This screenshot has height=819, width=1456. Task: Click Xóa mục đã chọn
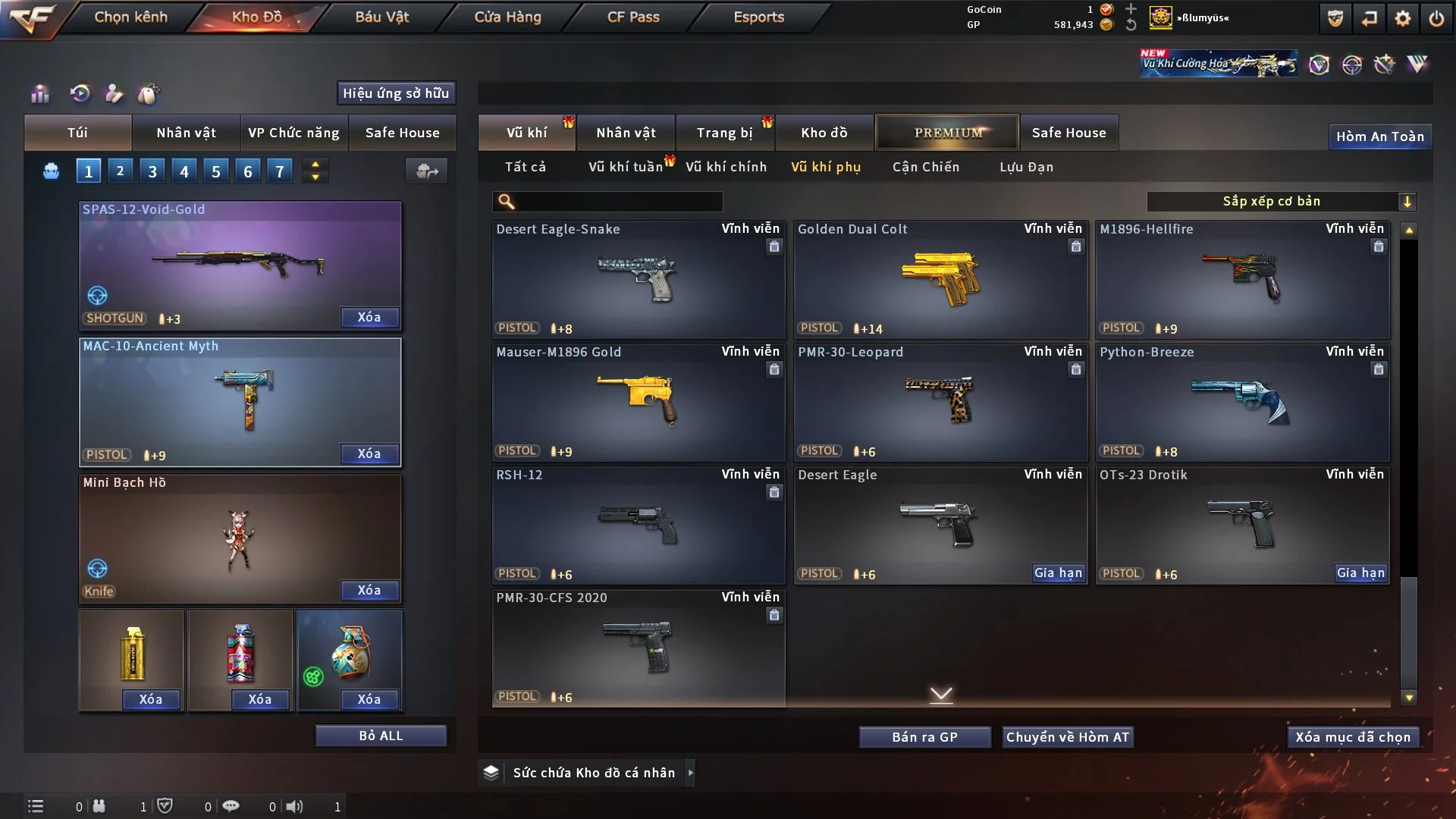point(1352,737)
